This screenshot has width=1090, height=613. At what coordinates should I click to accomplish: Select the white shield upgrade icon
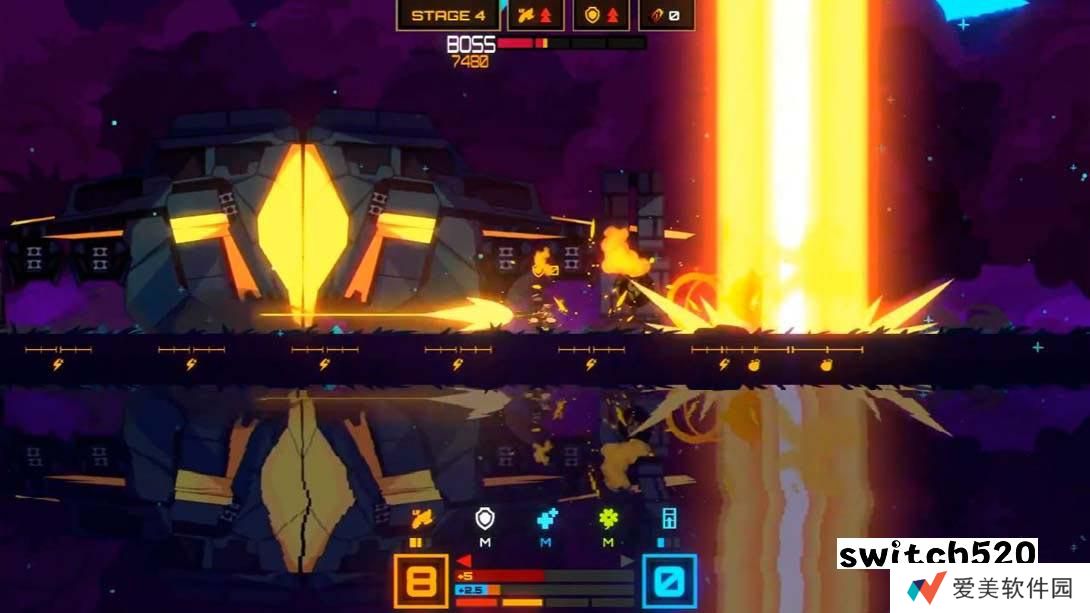point(485,518)
